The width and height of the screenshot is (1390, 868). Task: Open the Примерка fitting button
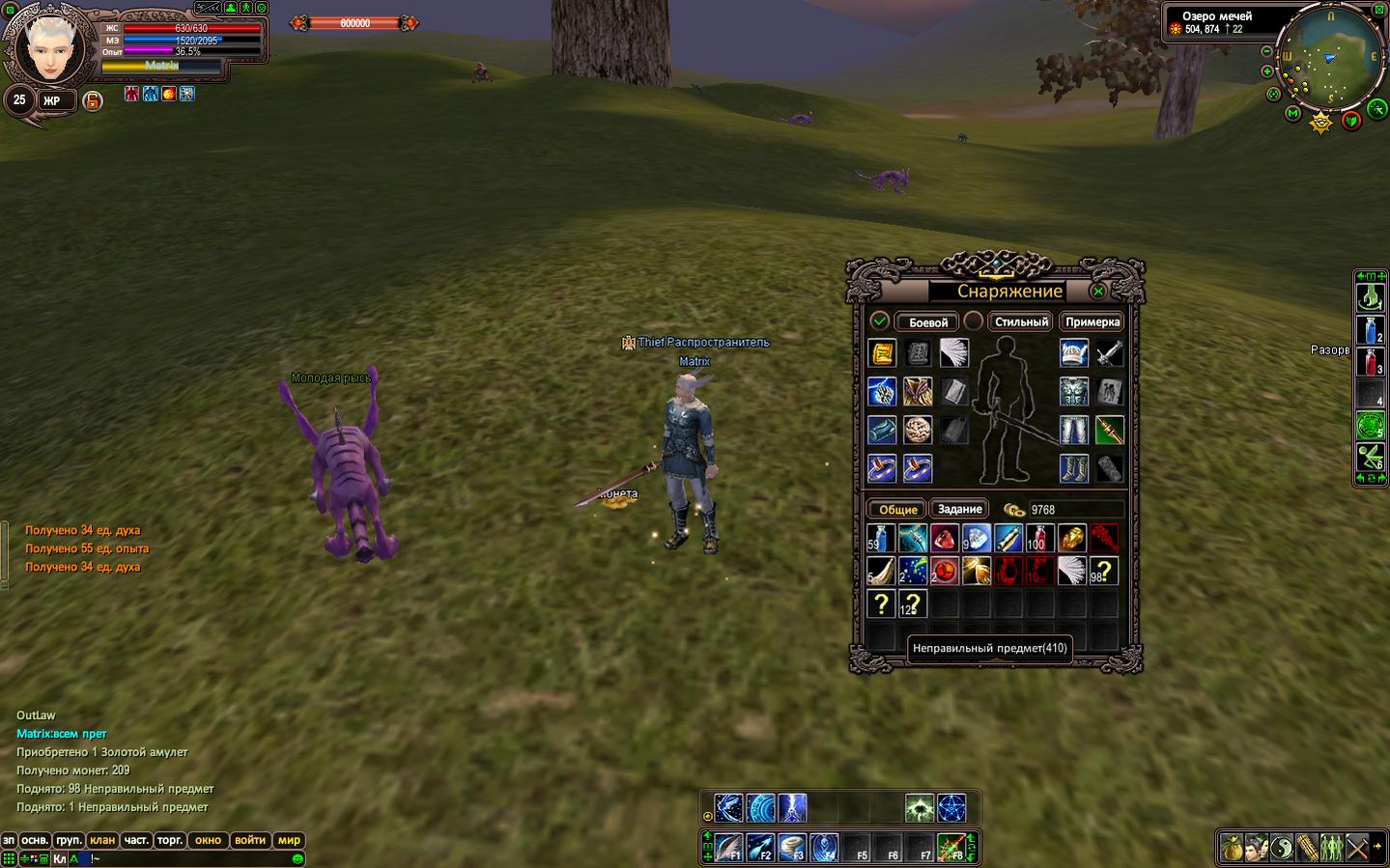1092,322
